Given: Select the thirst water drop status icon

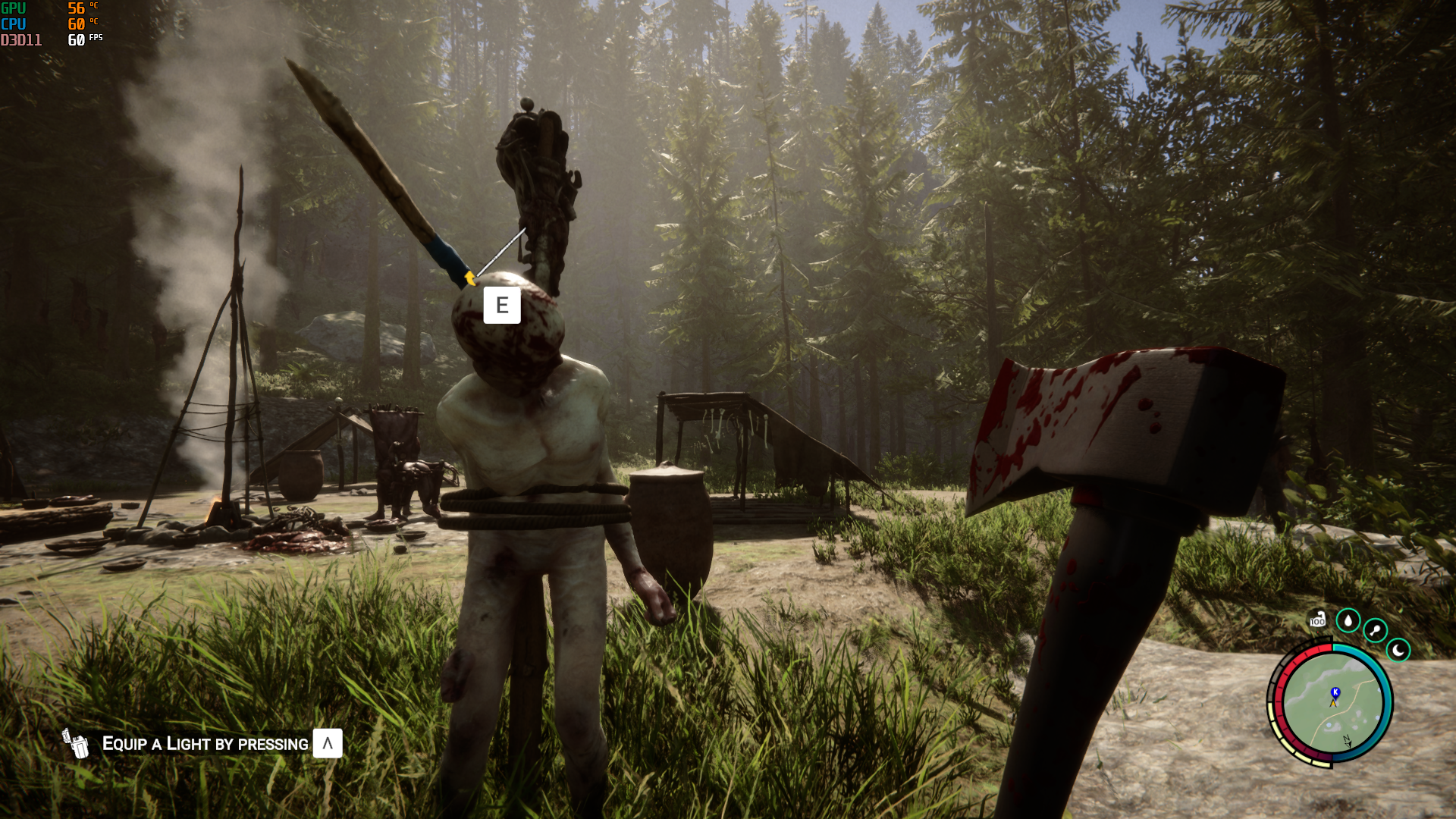Looking at the screenshot, I should [x=1348, y=621].
